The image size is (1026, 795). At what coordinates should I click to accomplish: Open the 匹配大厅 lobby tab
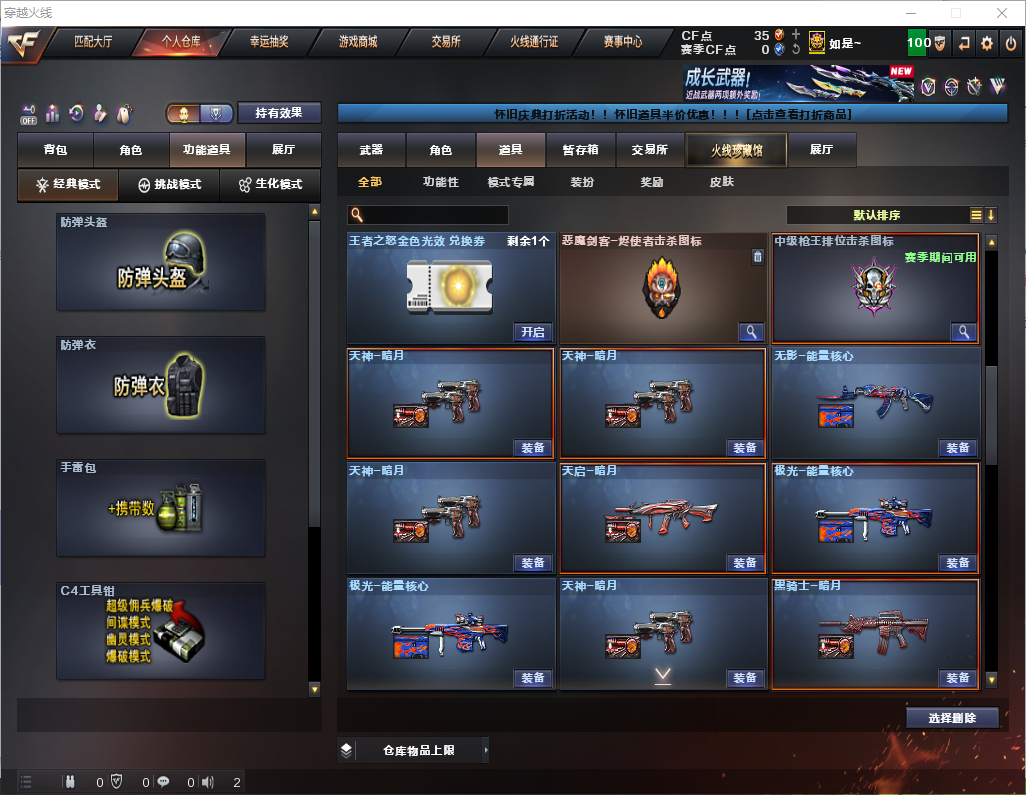tap(93, 43)
